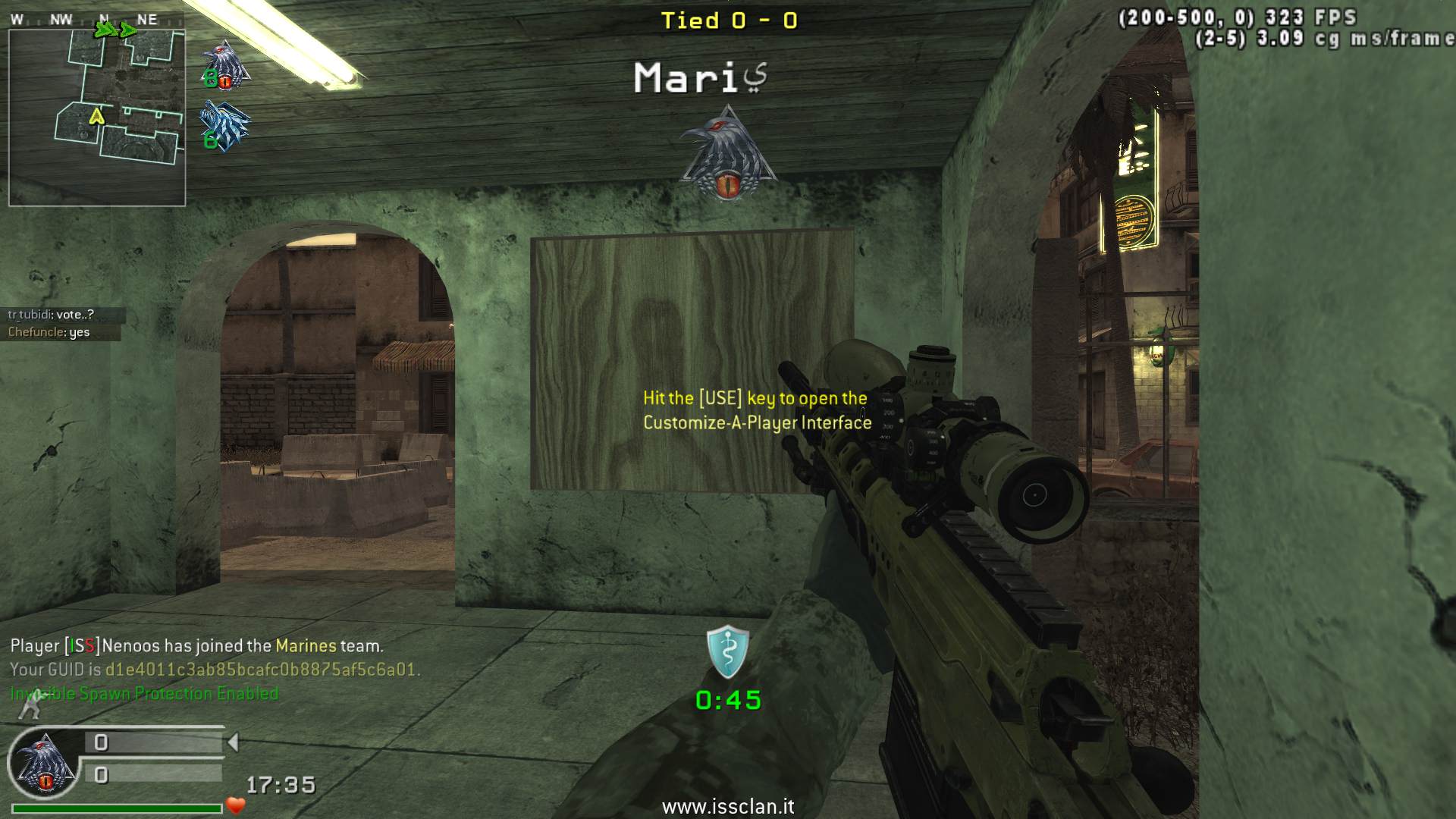Screen dimensions: 1456x819
Task: Click the minimap
Action: pos(97,118)
